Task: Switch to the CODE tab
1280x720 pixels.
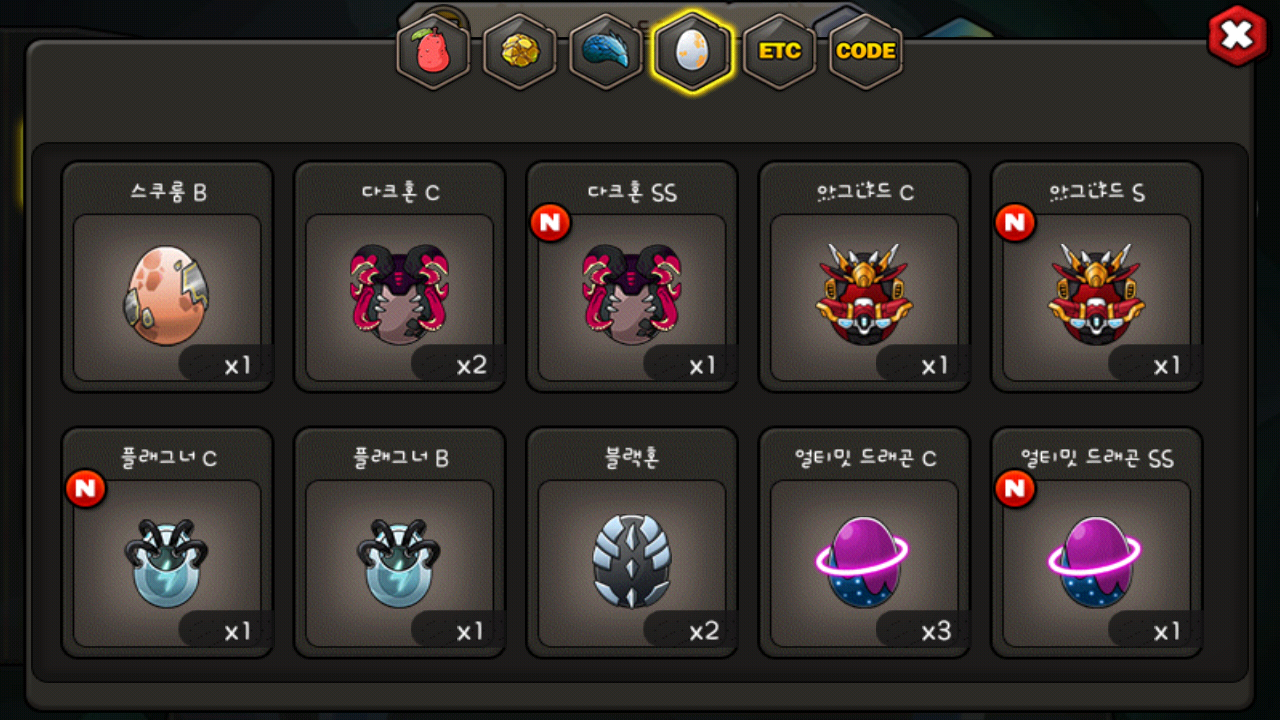Action: (x=865, y=52)
